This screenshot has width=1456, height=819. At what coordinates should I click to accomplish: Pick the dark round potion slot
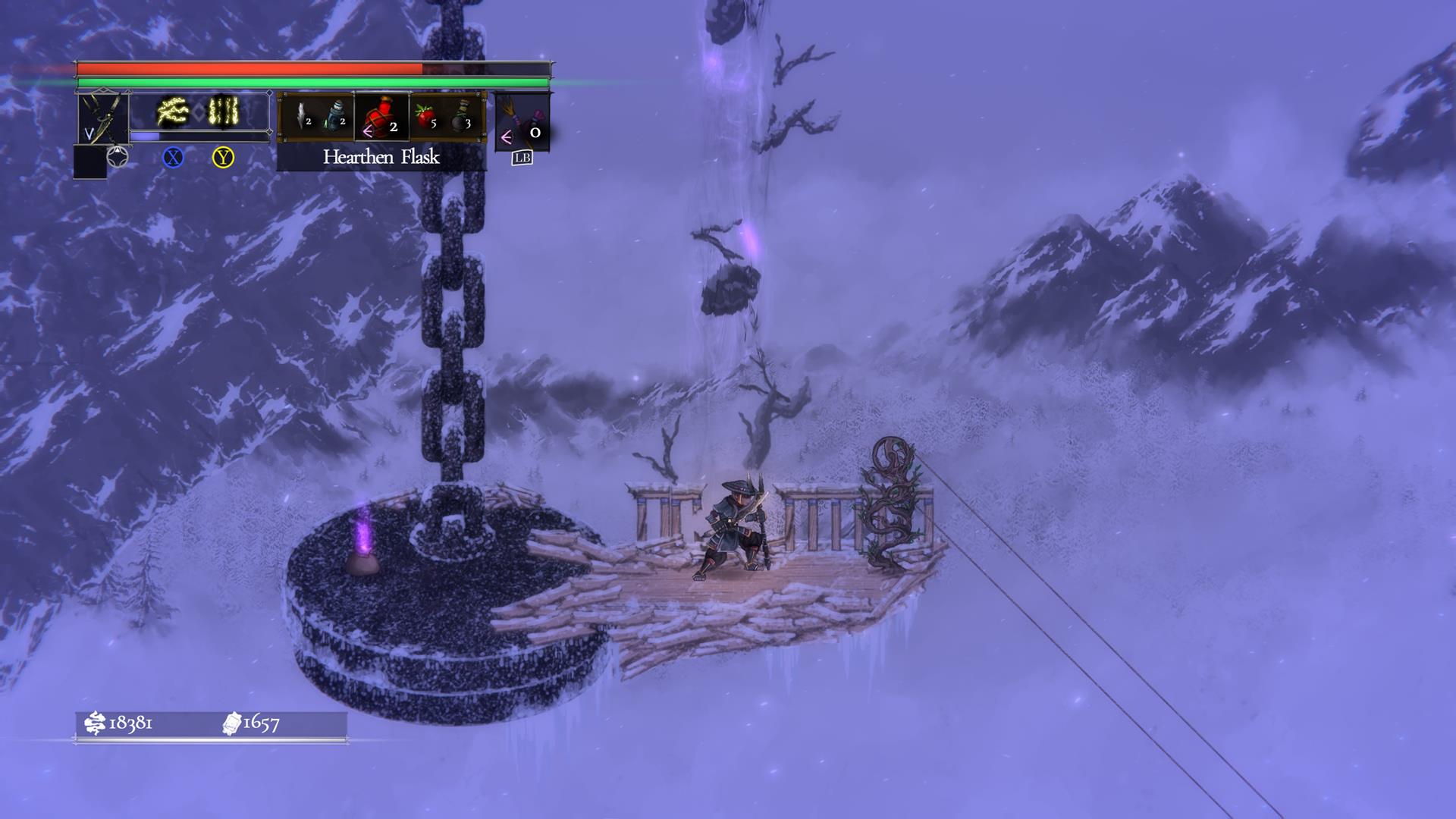click(463, 117)
